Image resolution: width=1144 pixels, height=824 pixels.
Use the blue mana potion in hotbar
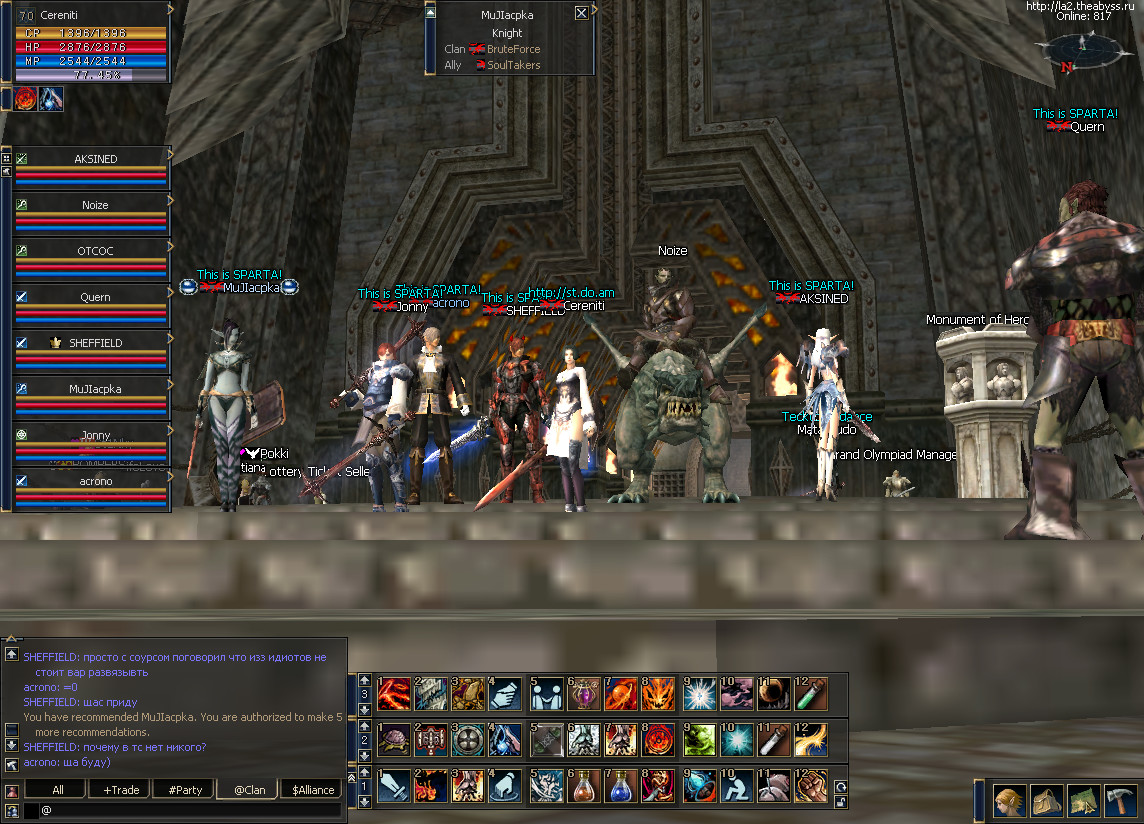(x=620, y=787)
